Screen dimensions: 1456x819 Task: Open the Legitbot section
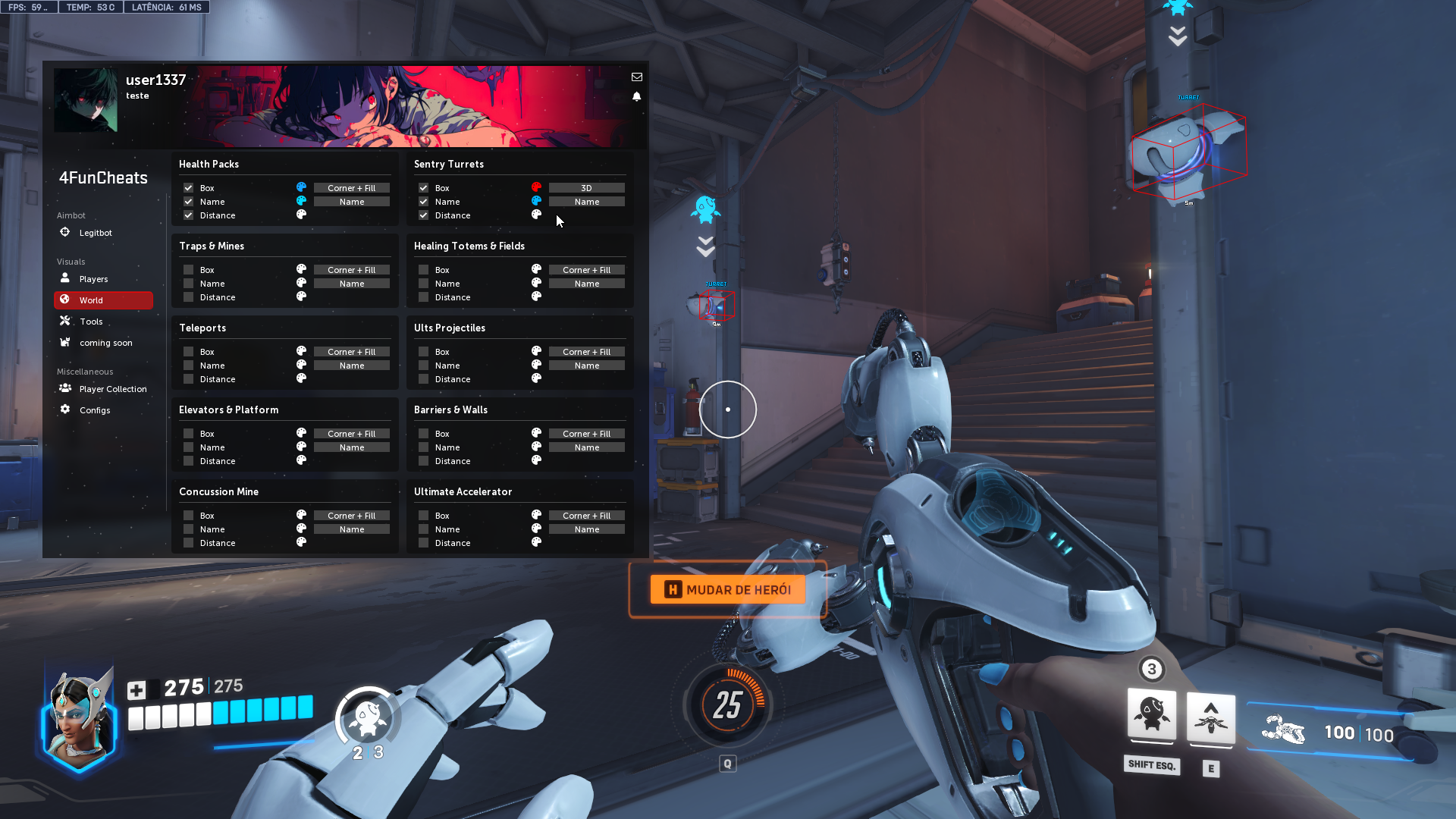pyautogui.click(x=95, y=233)
